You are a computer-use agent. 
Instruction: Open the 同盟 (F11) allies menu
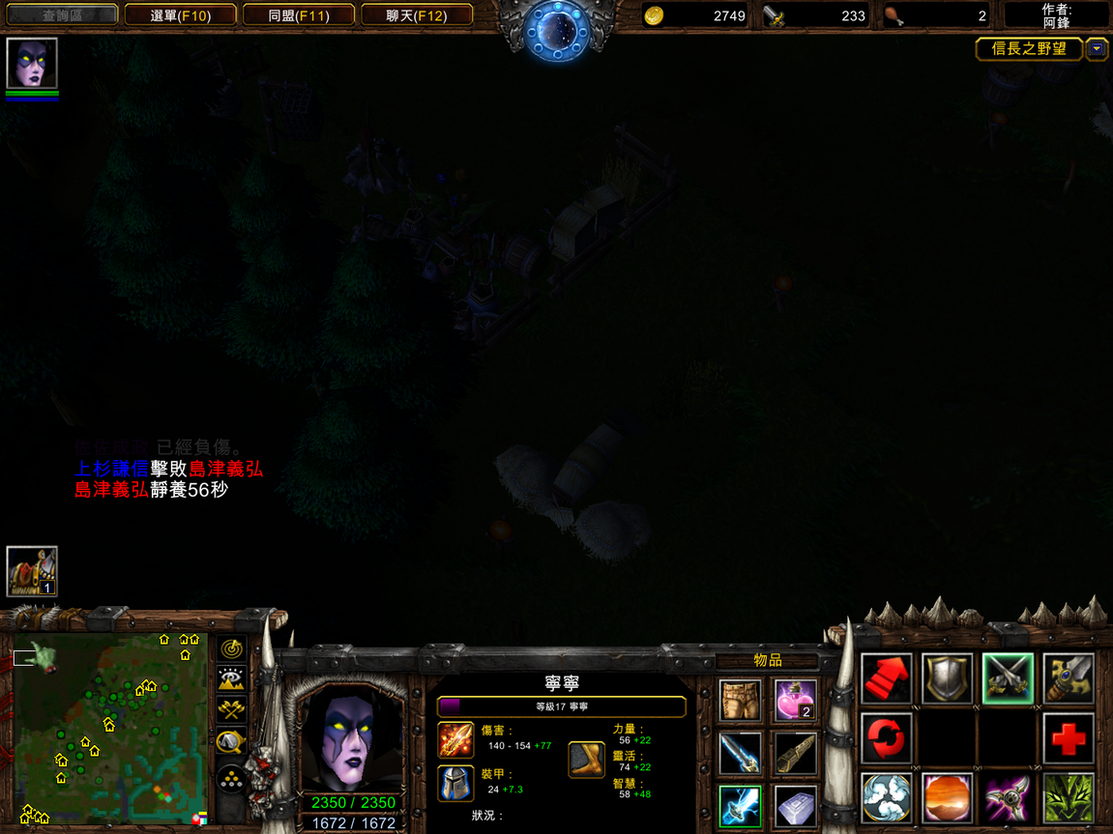[x=298, y=15]
